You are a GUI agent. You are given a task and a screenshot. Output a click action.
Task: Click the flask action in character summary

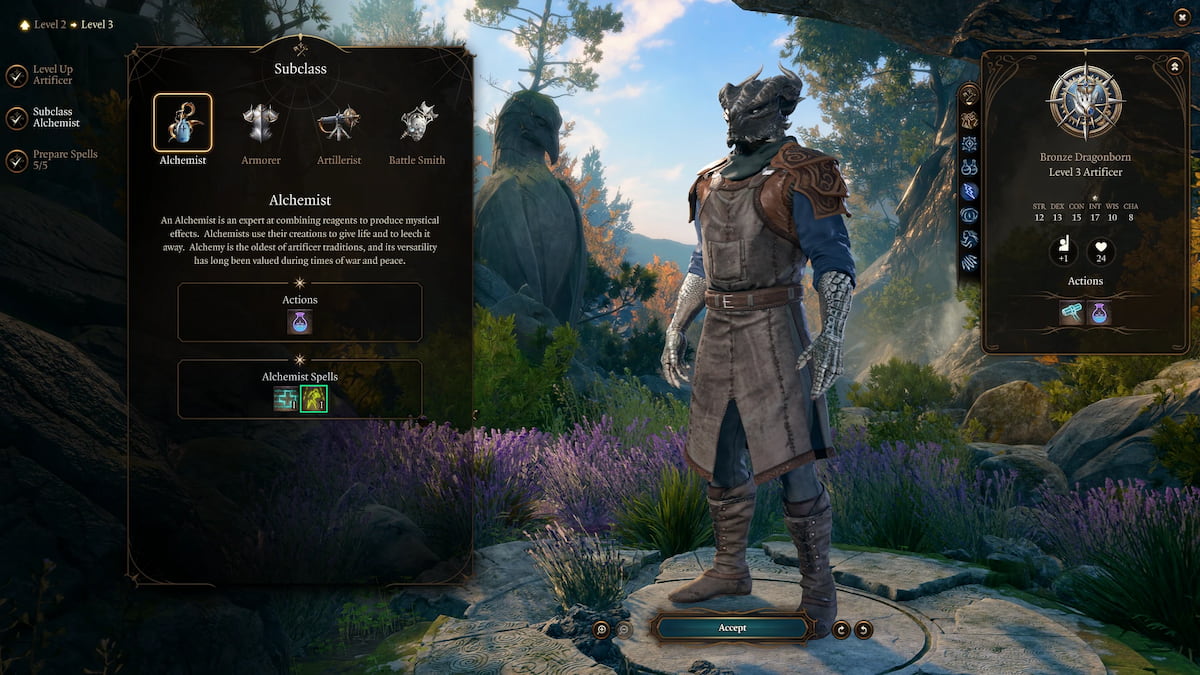coord(1099,314)
